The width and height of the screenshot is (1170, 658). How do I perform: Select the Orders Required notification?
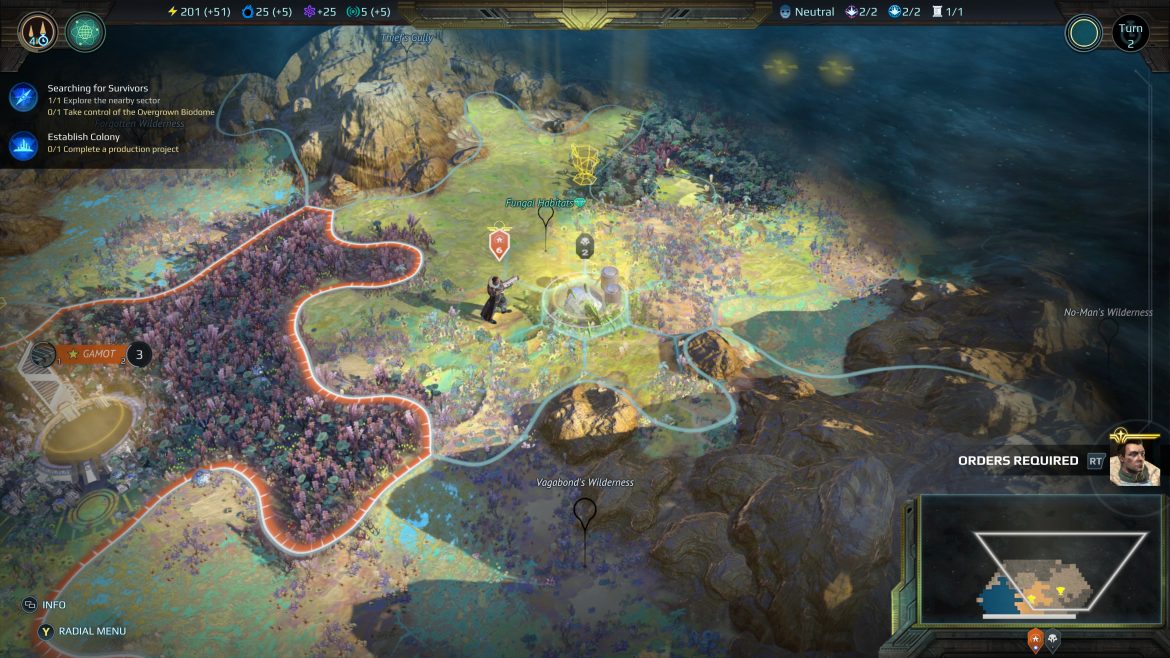1018,461
